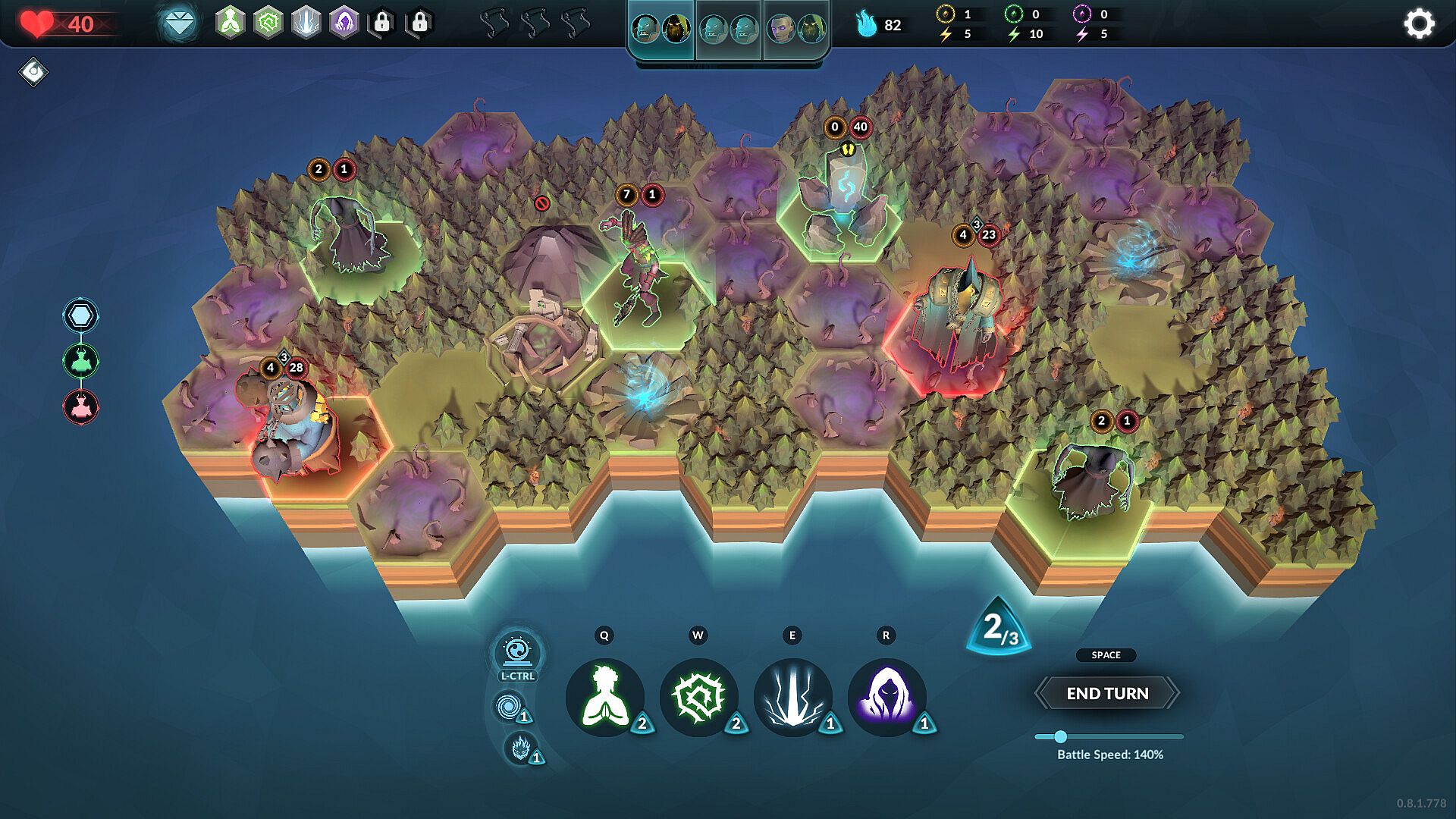End the current turn
Viewport: 1456px width, 819px height.
tap(1107, 693)
